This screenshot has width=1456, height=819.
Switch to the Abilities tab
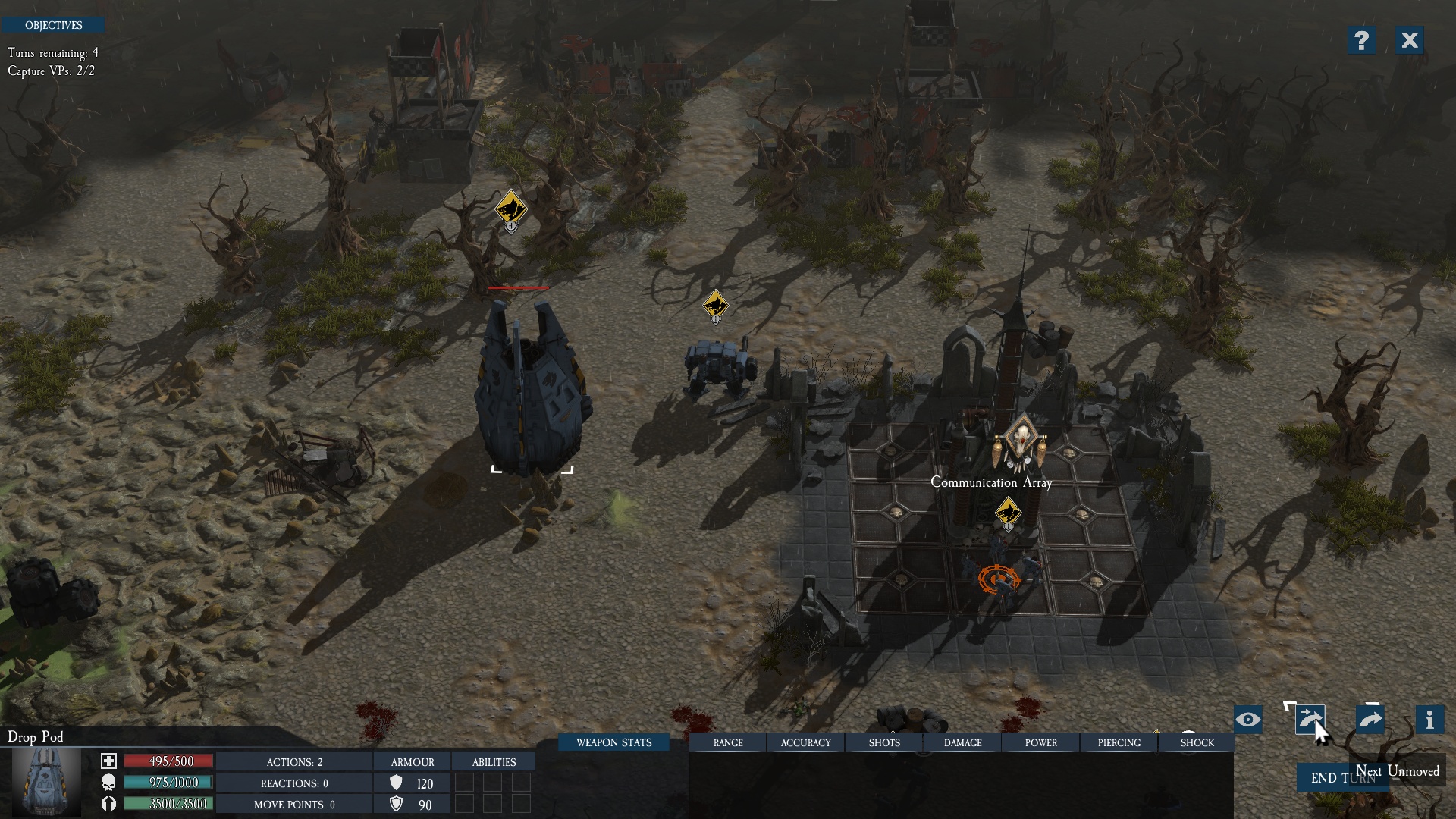pyautogui.click(x=494, y=762)
